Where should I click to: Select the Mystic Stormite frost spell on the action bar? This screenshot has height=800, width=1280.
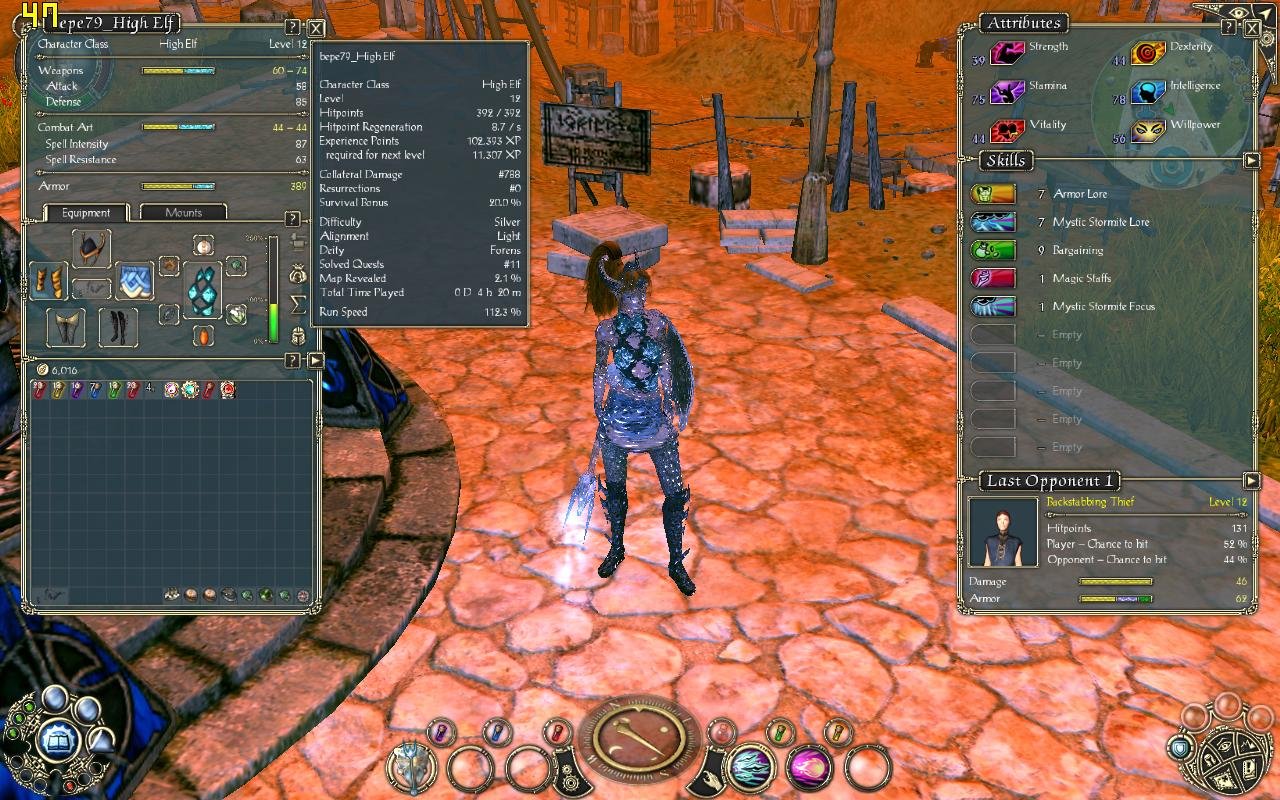click(752, 769)
